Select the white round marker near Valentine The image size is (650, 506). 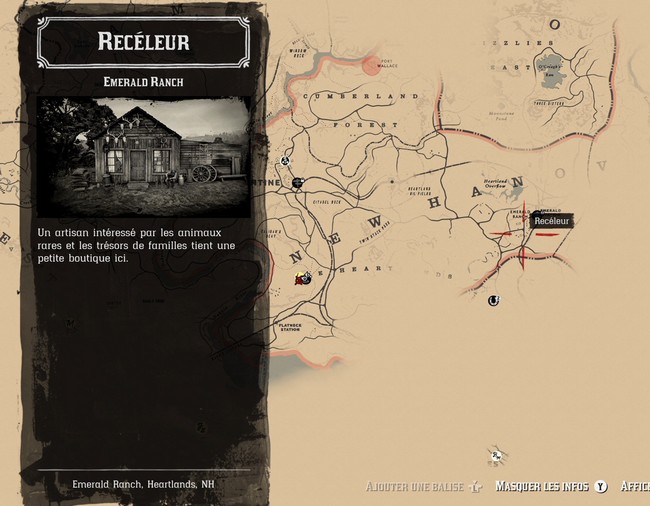coord(285,160)
